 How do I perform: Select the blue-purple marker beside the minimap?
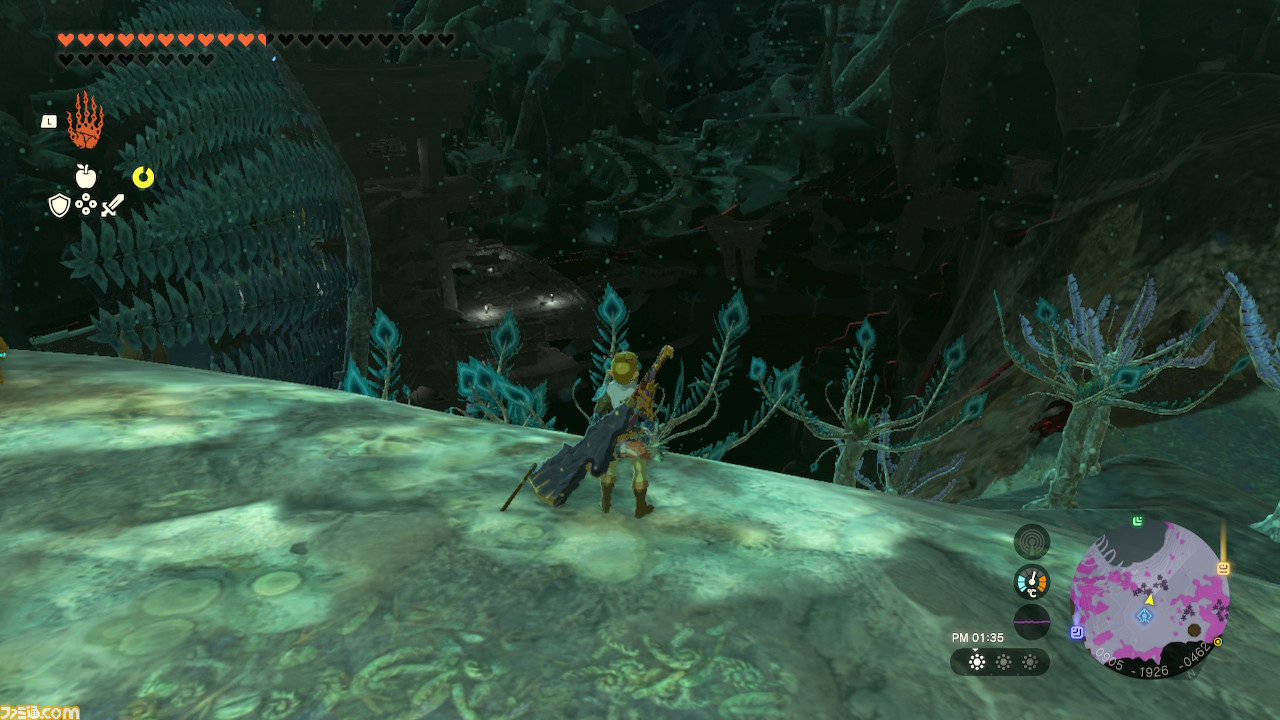point(1076,632)
